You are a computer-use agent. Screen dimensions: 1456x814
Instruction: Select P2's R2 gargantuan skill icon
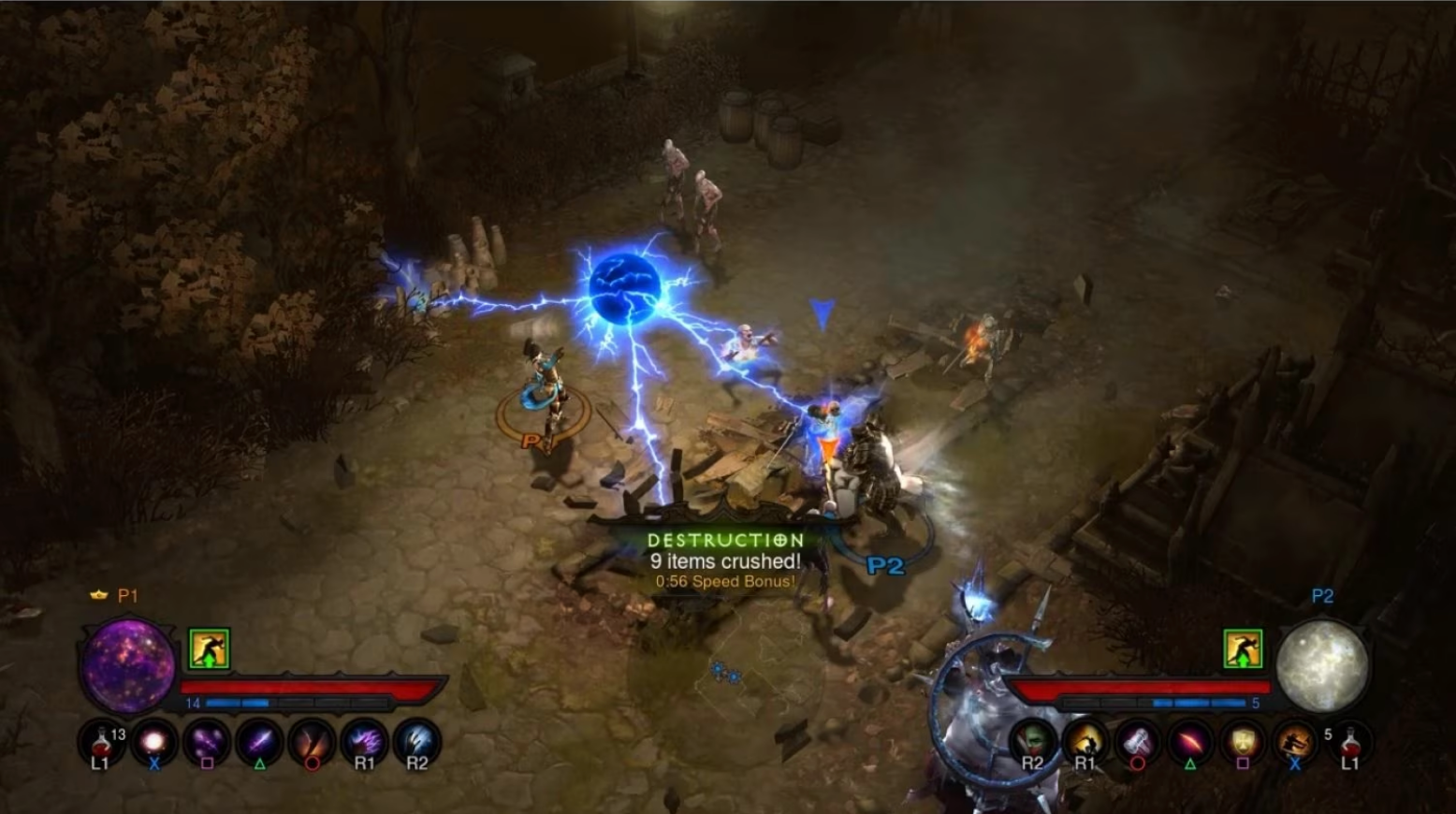[1033, 742]
